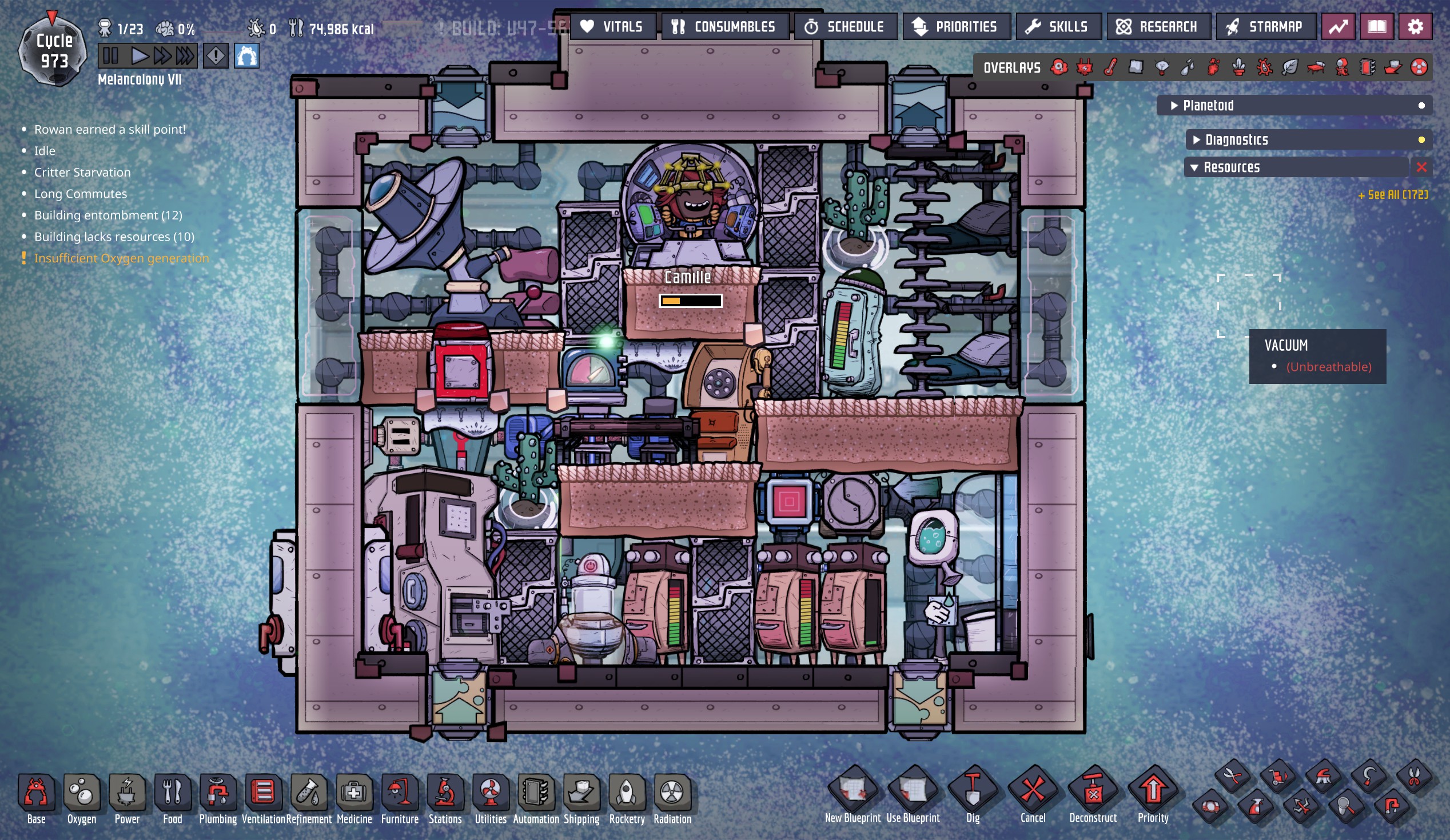The width and height of the screenshot is (1450, 840).
Task: Open the Vitals panel
Action: (612, 26)
